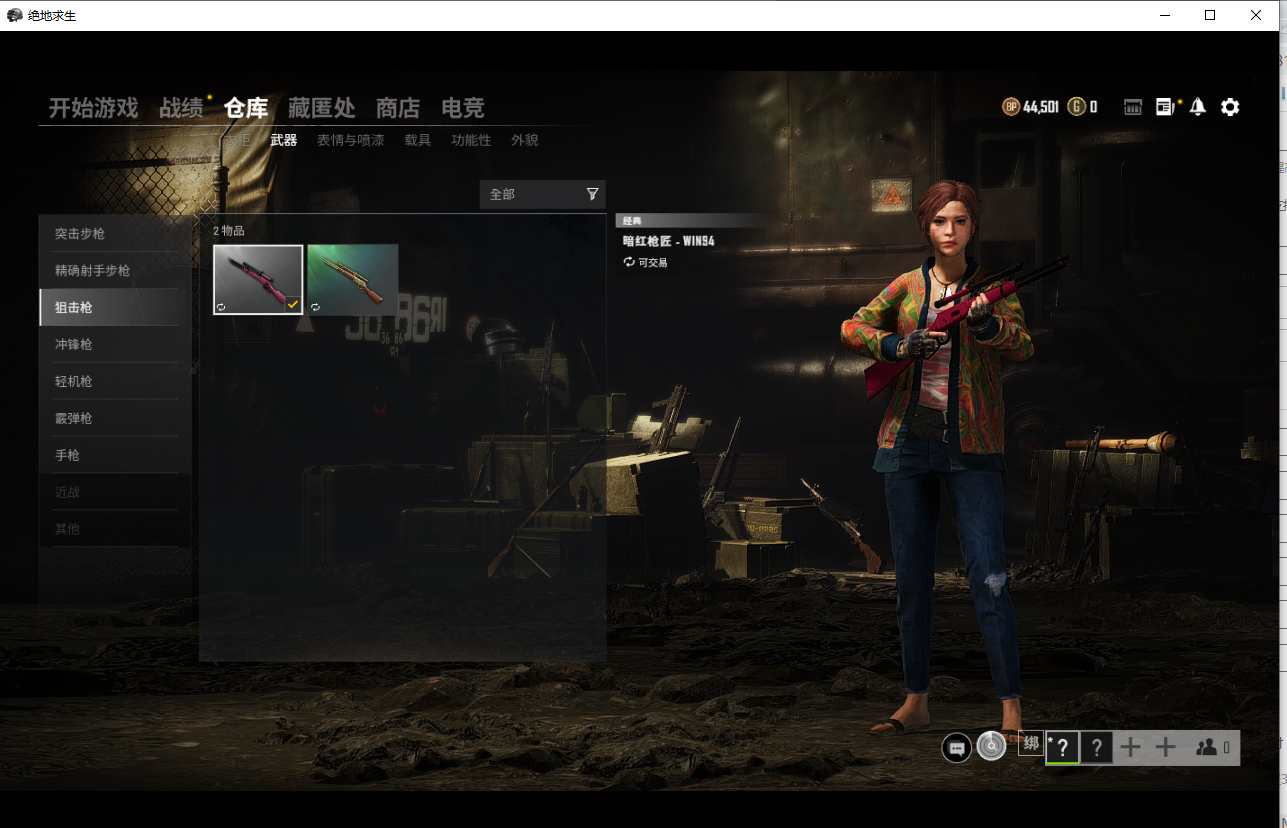
Task: Select the 手枪 weapon category
Action: pos(66,454)
